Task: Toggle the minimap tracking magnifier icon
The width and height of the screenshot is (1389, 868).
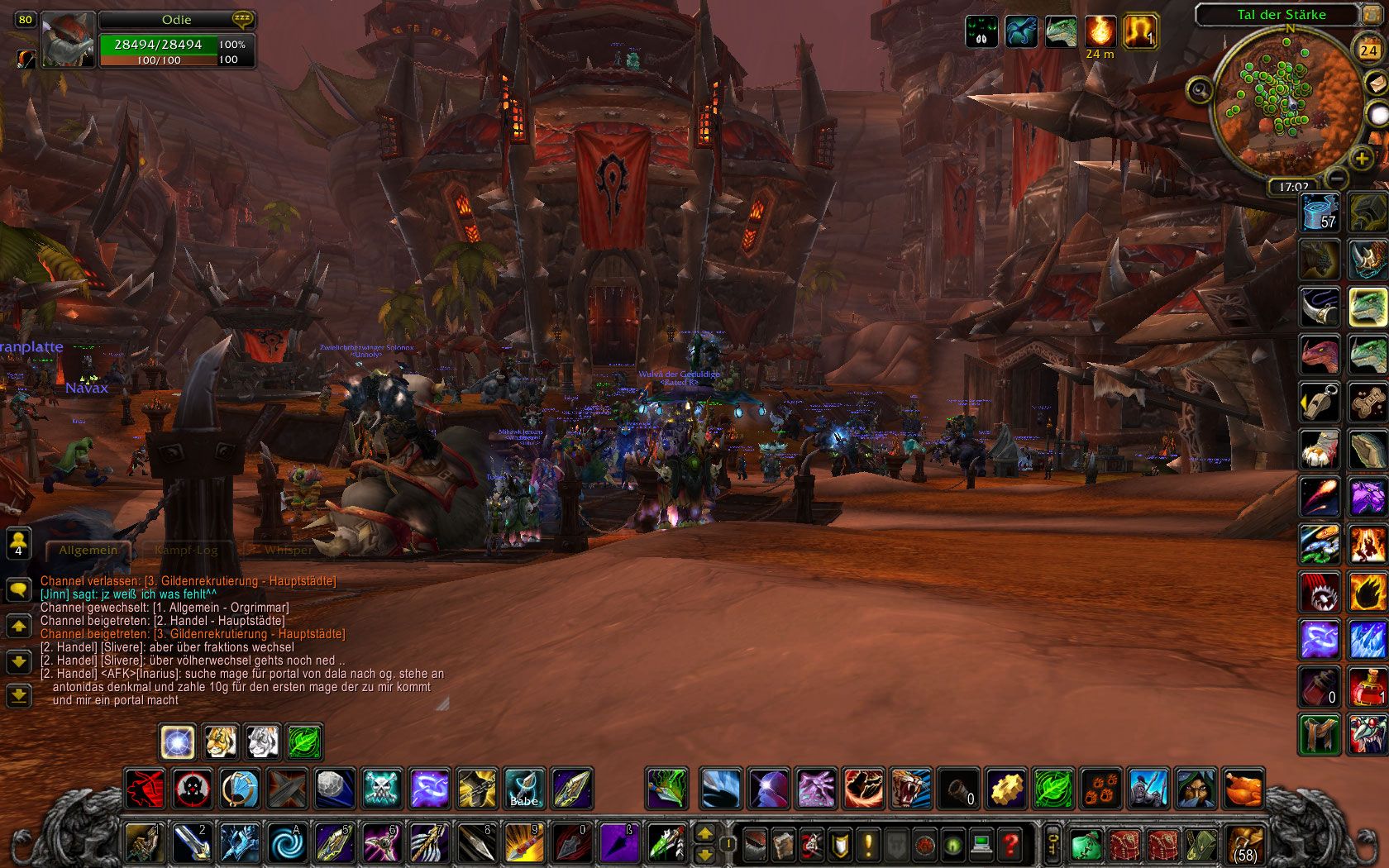Action: click(1200, 89)
